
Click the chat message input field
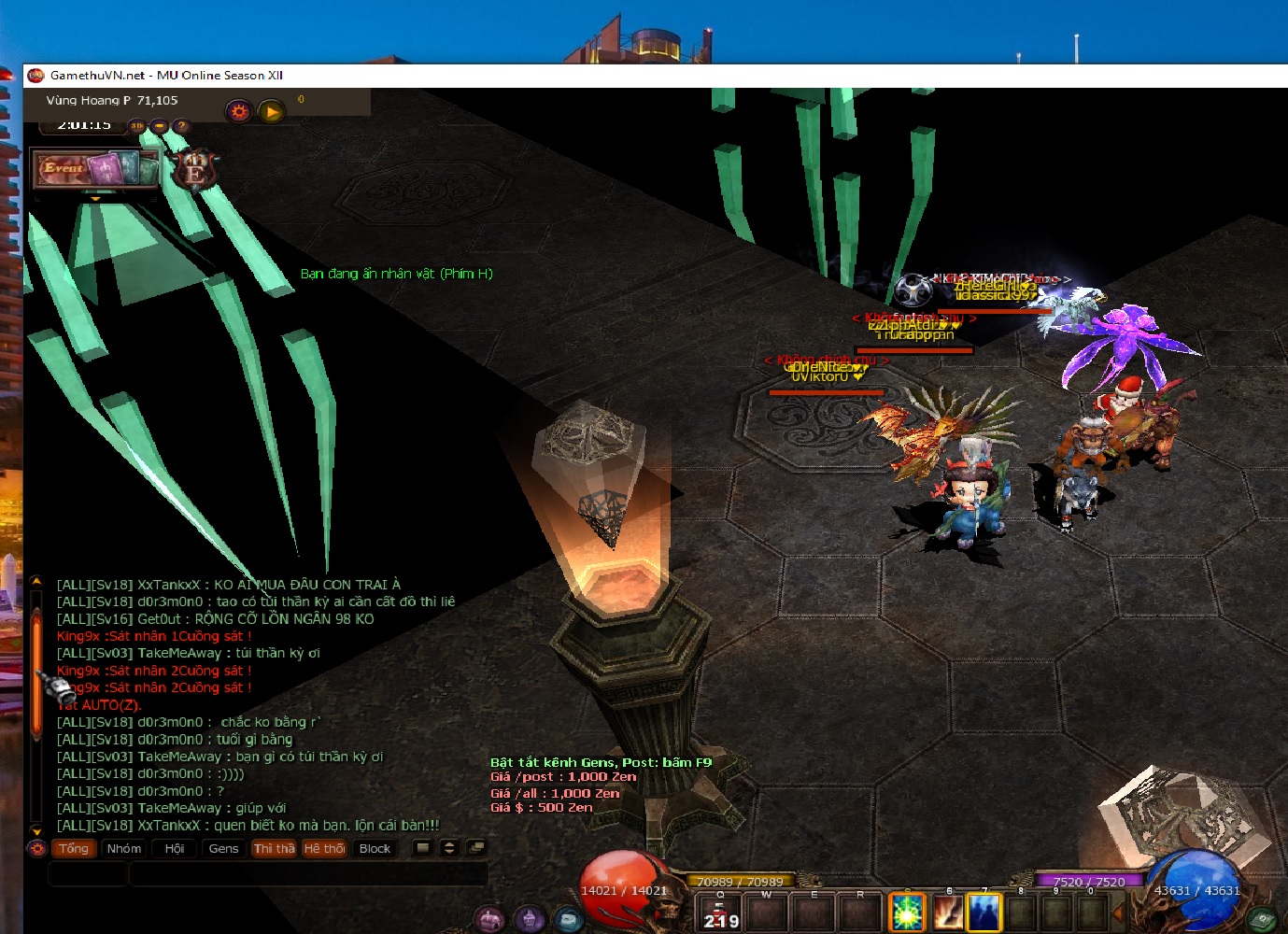click(x=308, y=874)
